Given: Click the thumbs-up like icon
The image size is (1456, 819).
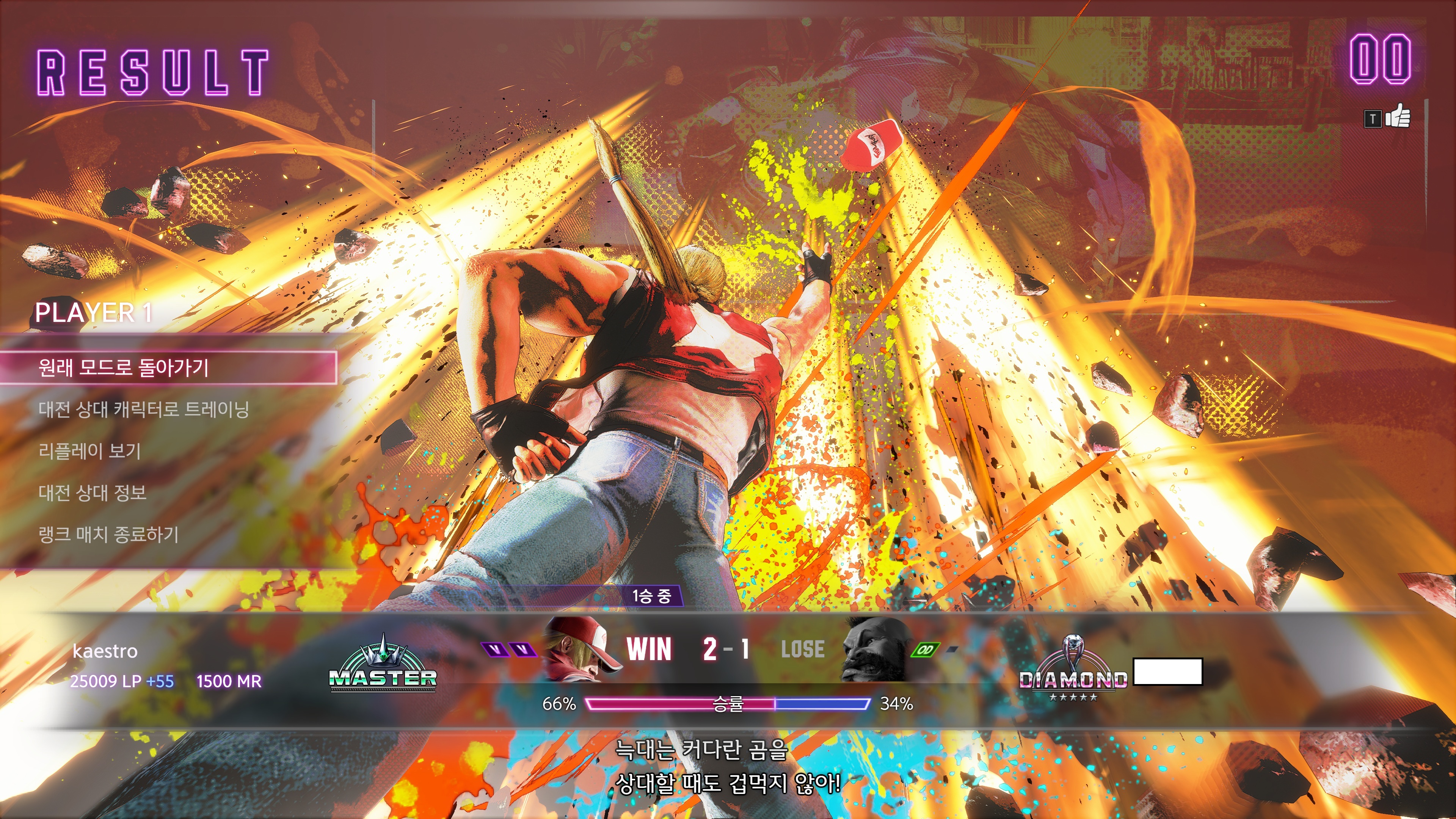Looking at the screenshot, I should click(x=1397, y=116).
